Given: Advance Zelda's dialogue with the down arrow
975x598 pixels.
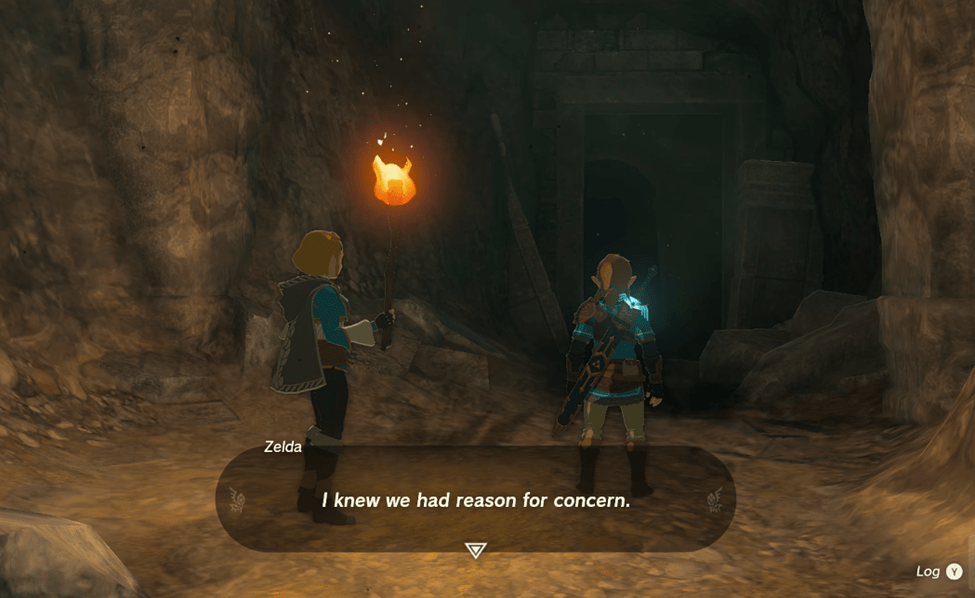Looking at the screenshot, I should tap(476, 550).
